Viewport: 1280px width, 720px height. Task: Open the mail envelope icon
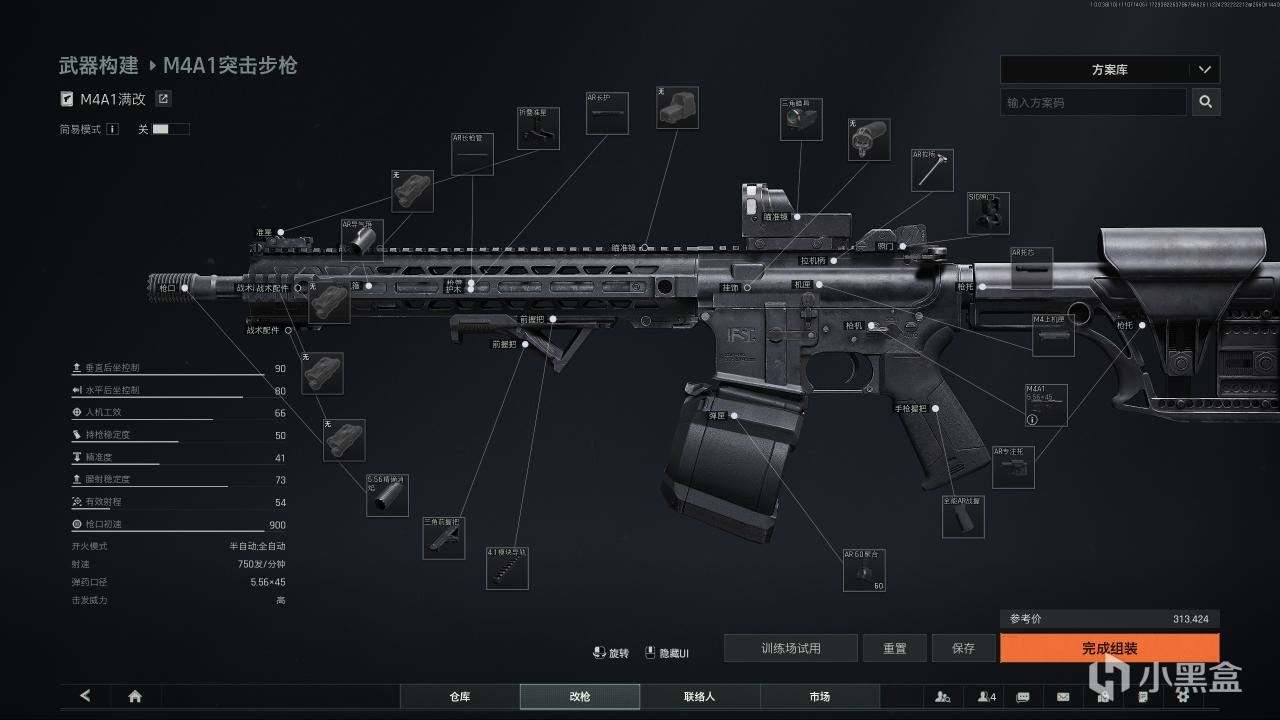click(x=1063, y=696)
